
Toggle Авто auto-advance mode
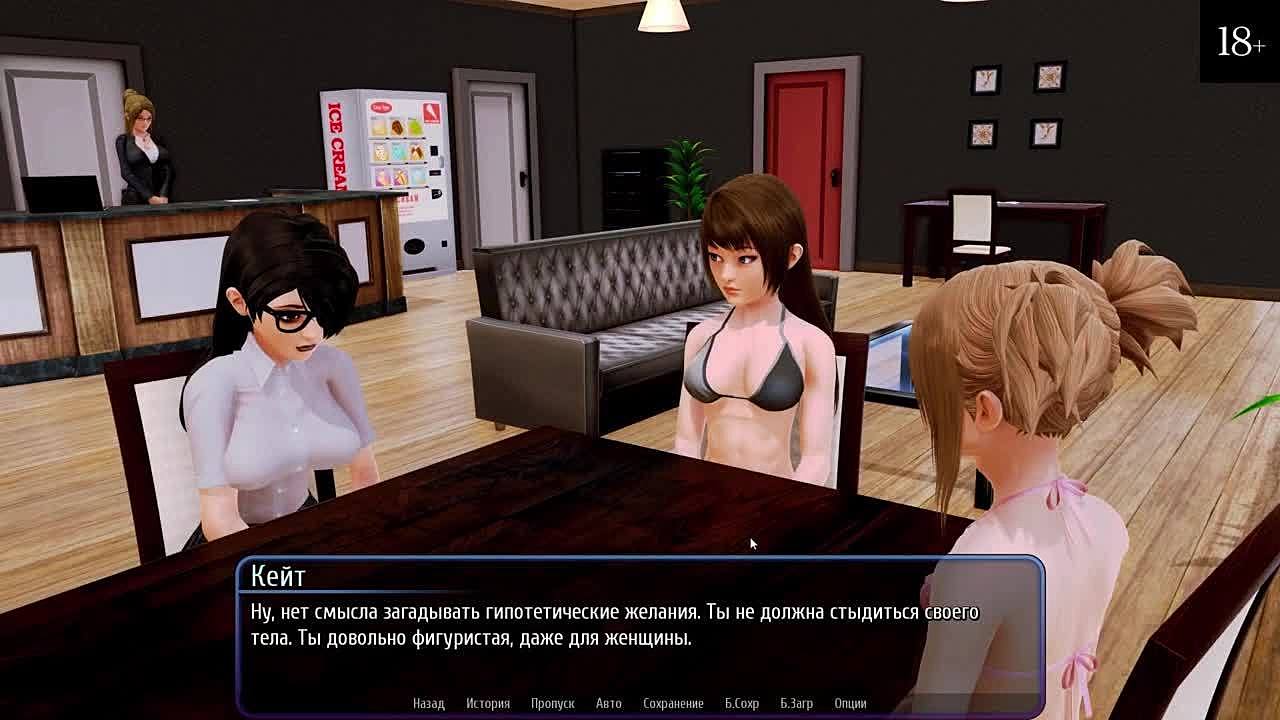[x=608, y=703]
